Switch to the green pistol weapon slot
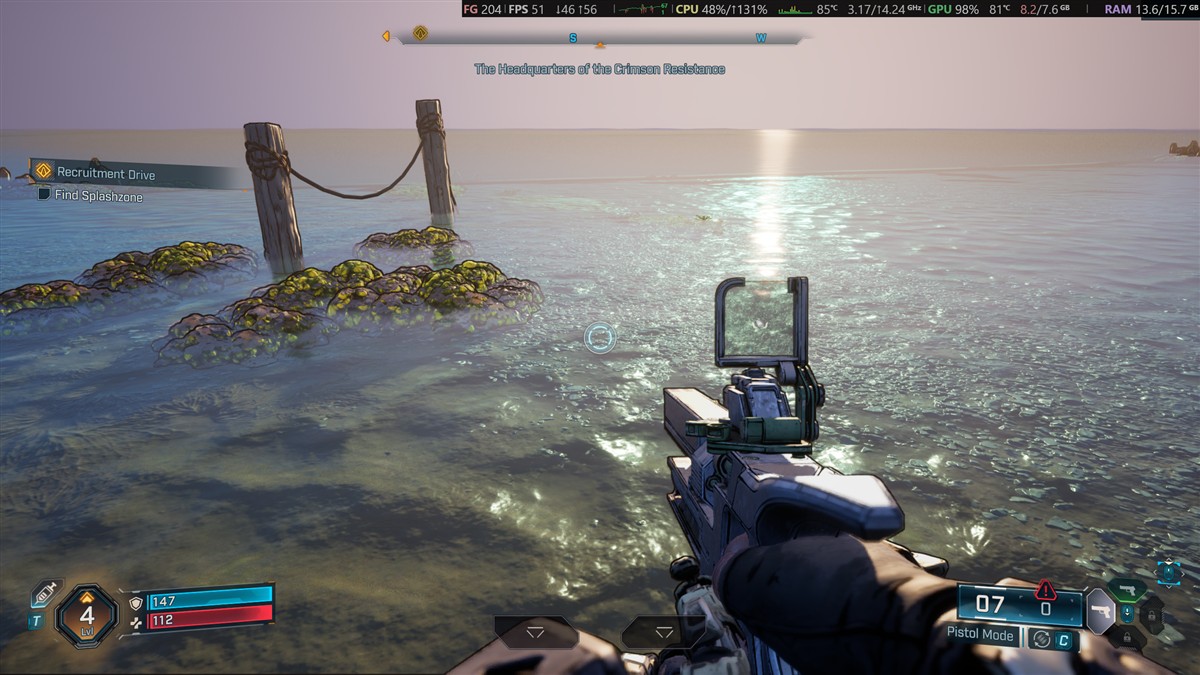Viewport: 1200px width, 675px height. (x=1127, y=590)
